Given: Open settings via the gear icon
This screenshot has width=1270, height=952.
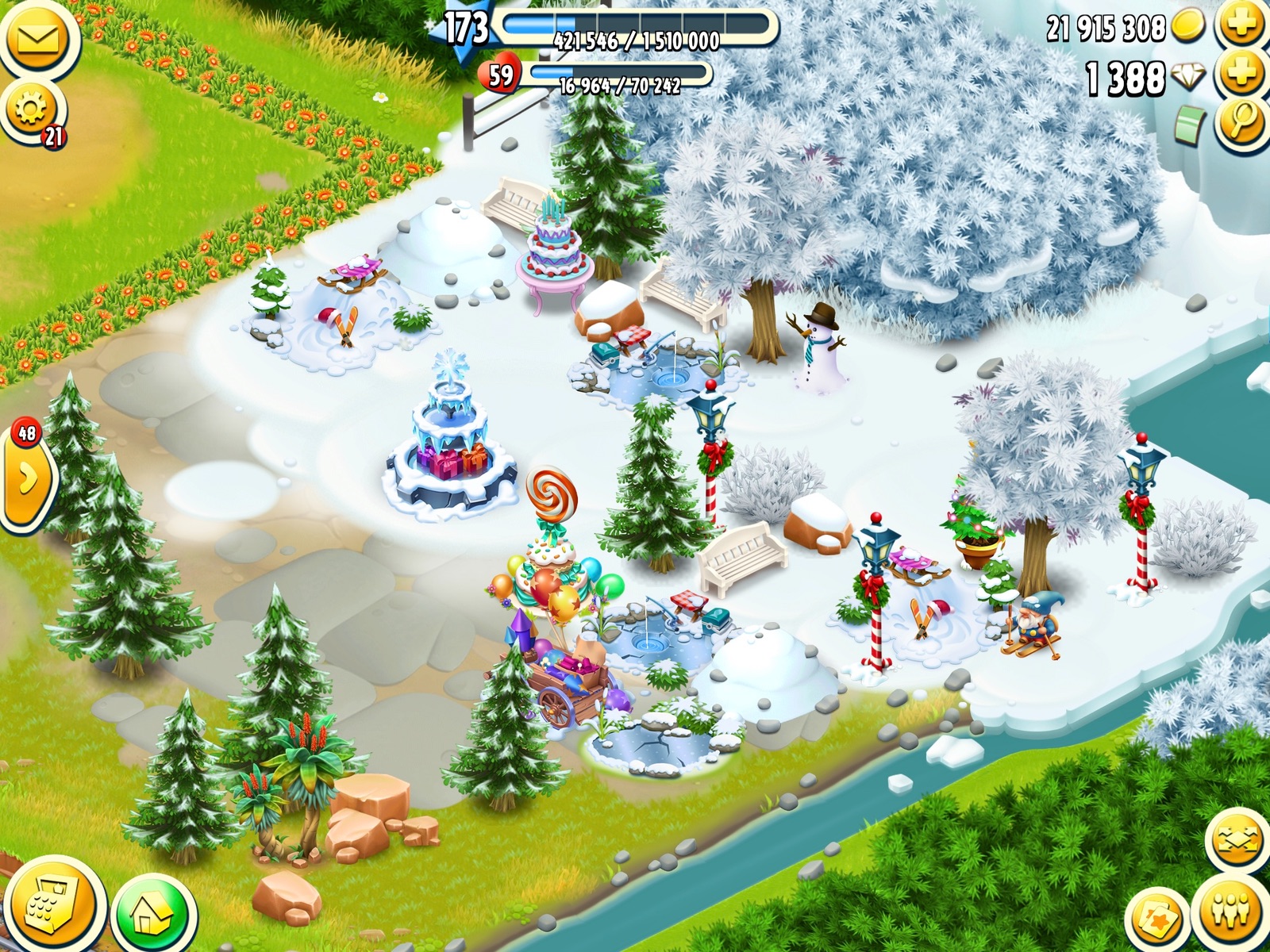Looking at the screenshot, I should coord(30,109).
